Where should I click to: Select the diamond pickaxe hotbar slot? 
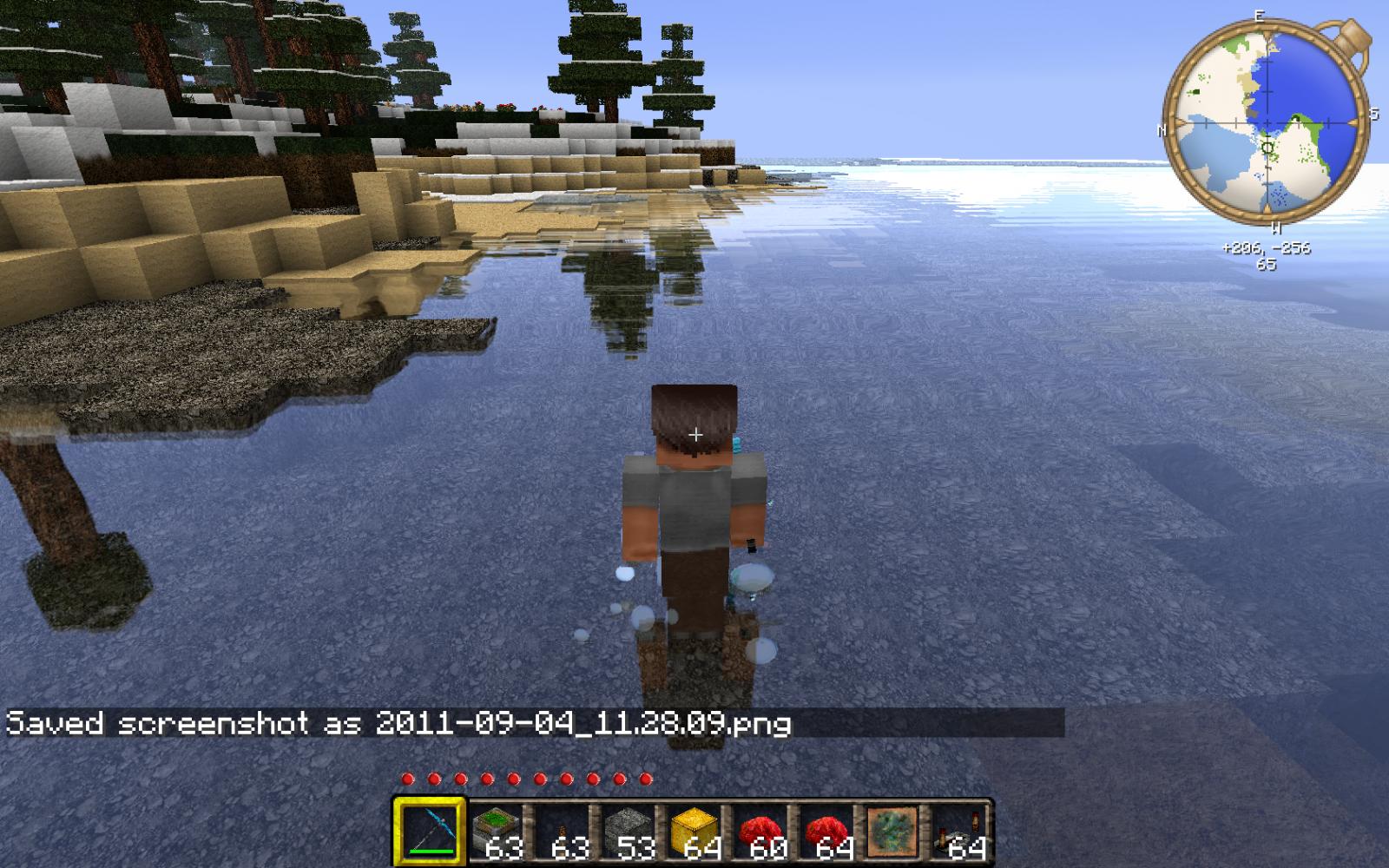[x=429, y=831]
